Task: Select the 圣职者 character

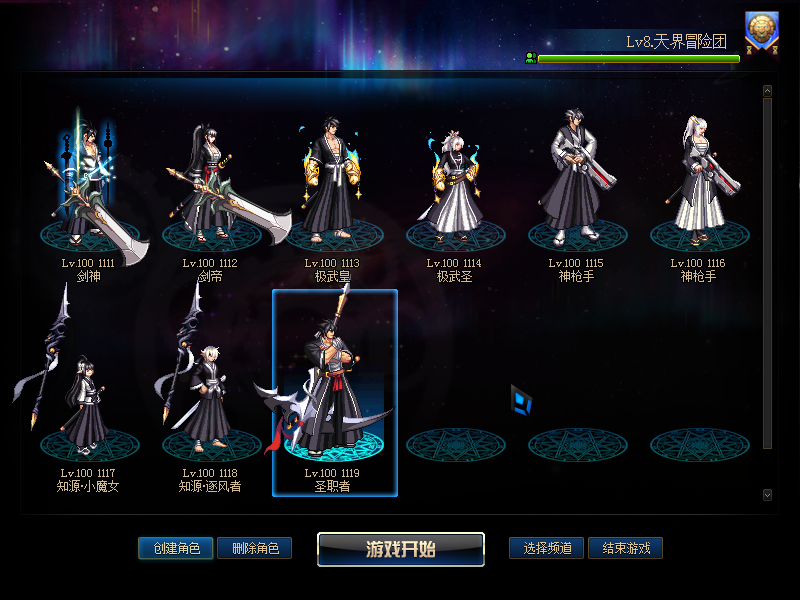Action: click(x=334, y=395)
